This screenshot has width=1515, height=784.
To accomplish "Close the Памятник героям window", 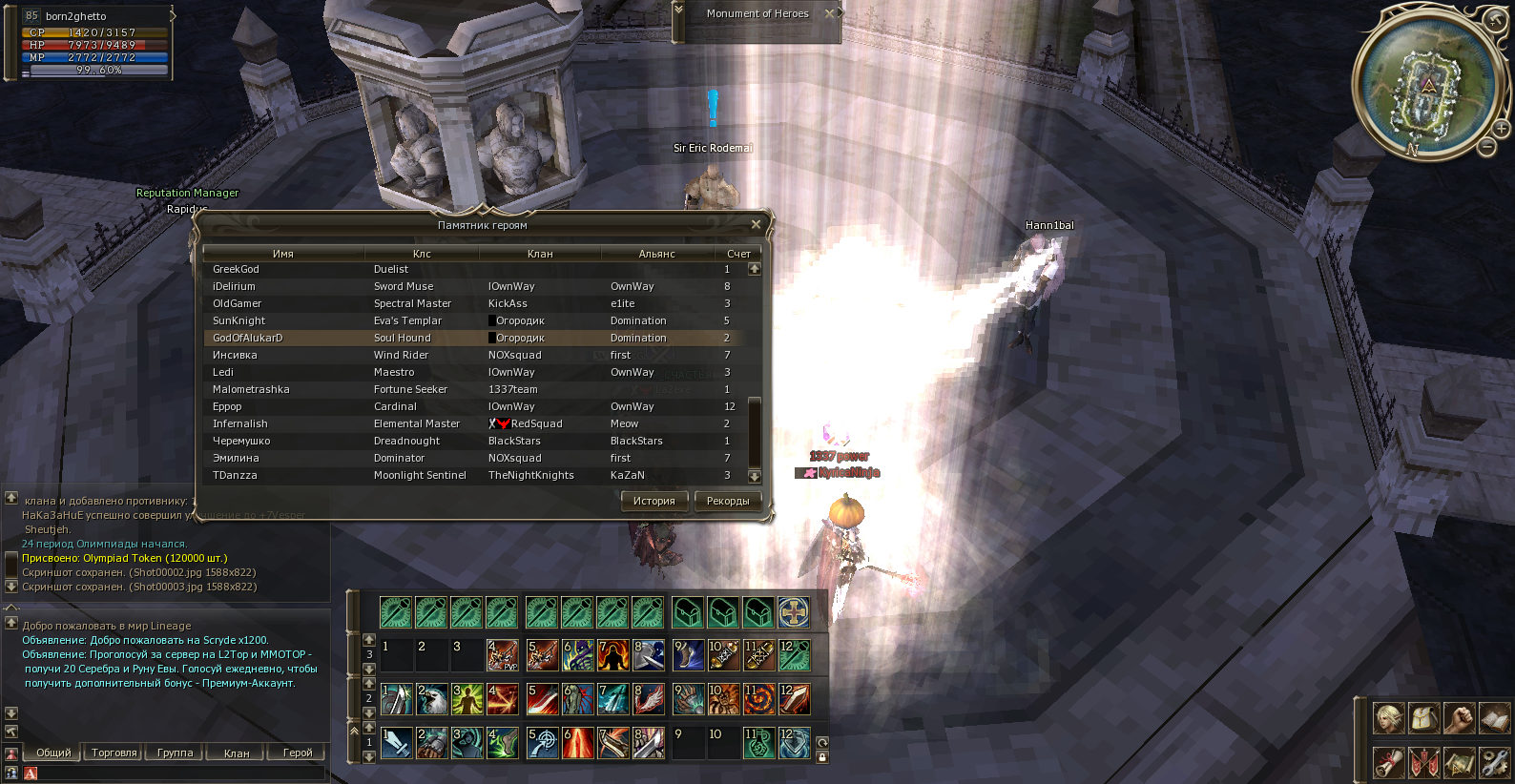I will tap(756, 224).
